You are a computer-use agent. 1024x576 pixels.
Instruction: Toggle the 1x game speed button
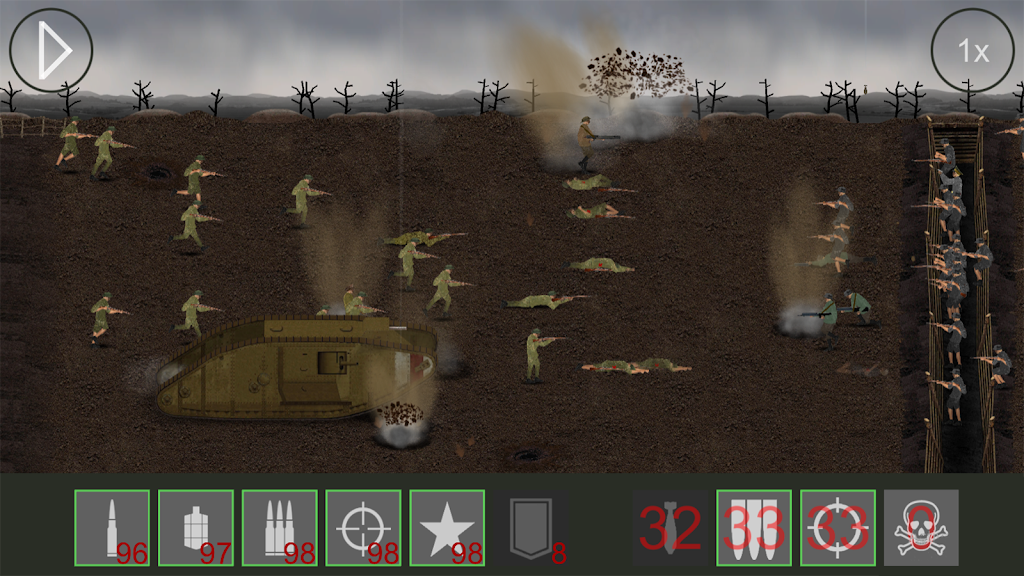(x=972, y=51)
